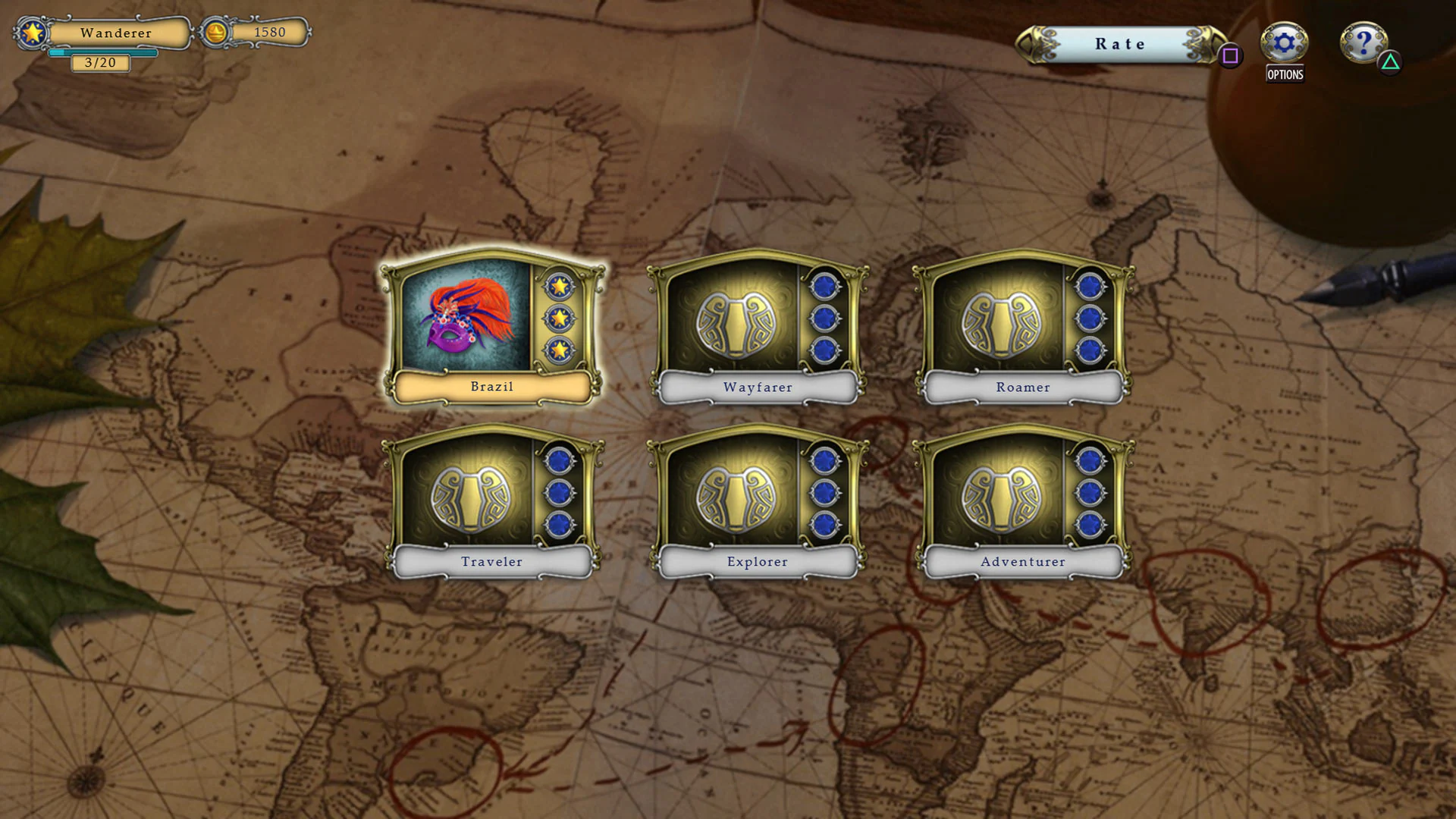Click the top blue medallion on Wayfarer

pyautogui.click(x=825, y=287)
